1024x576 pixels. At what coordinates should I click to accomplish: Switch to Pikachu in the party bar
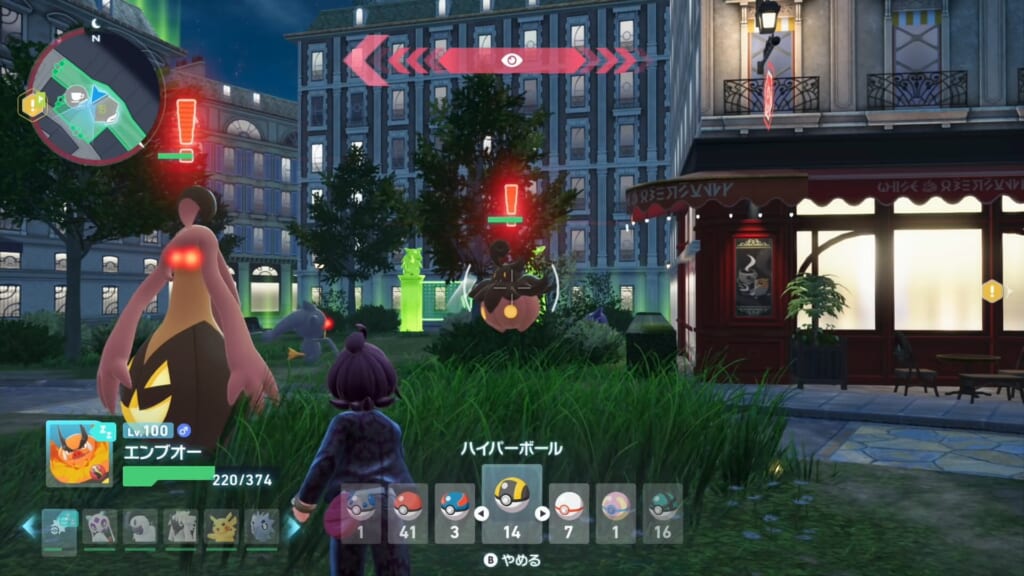tap(221, 526)
